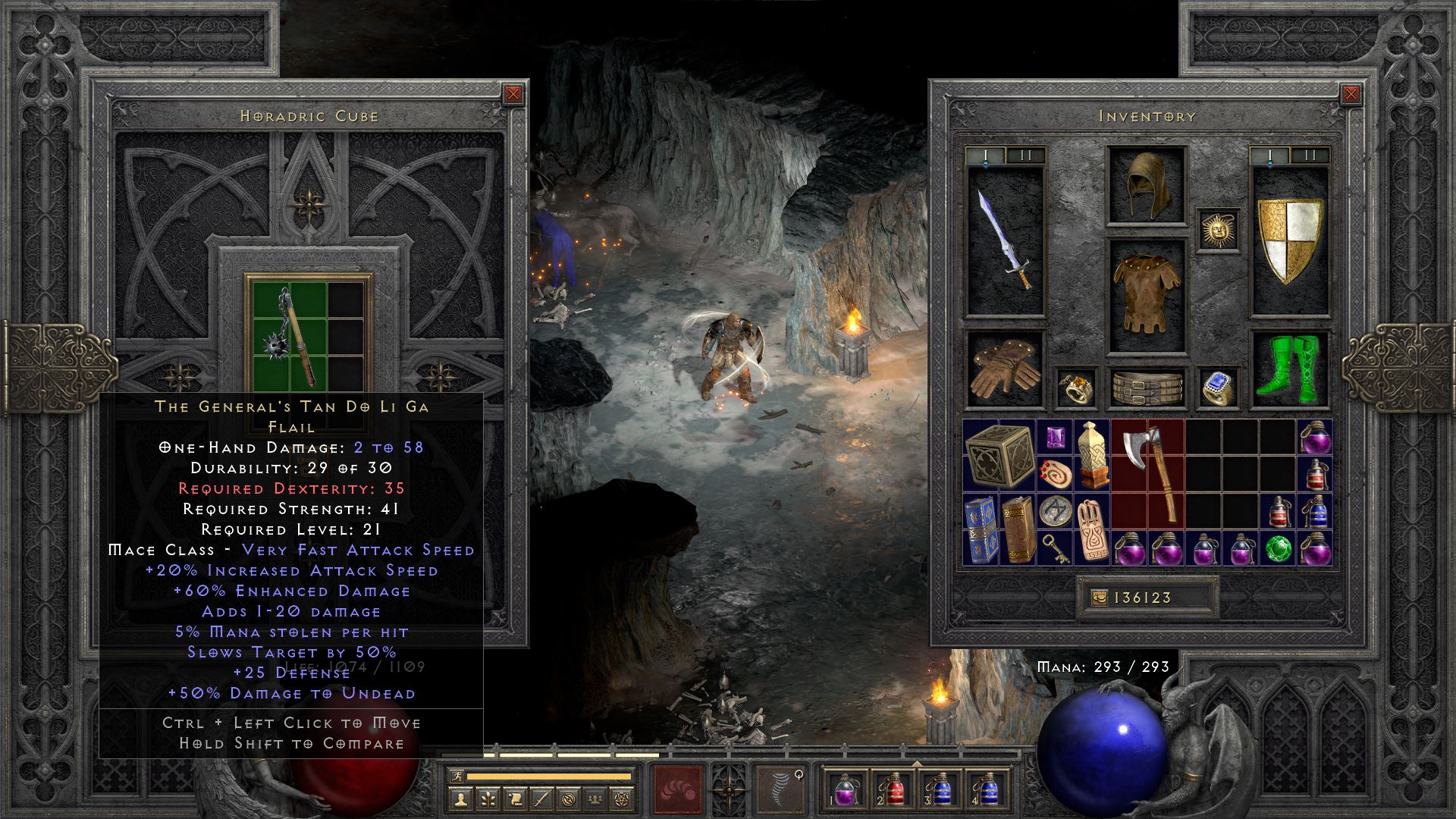Click the equipped leather gloves
Viewport: 1456px width, 819px height.
(x=1005, y=369)
